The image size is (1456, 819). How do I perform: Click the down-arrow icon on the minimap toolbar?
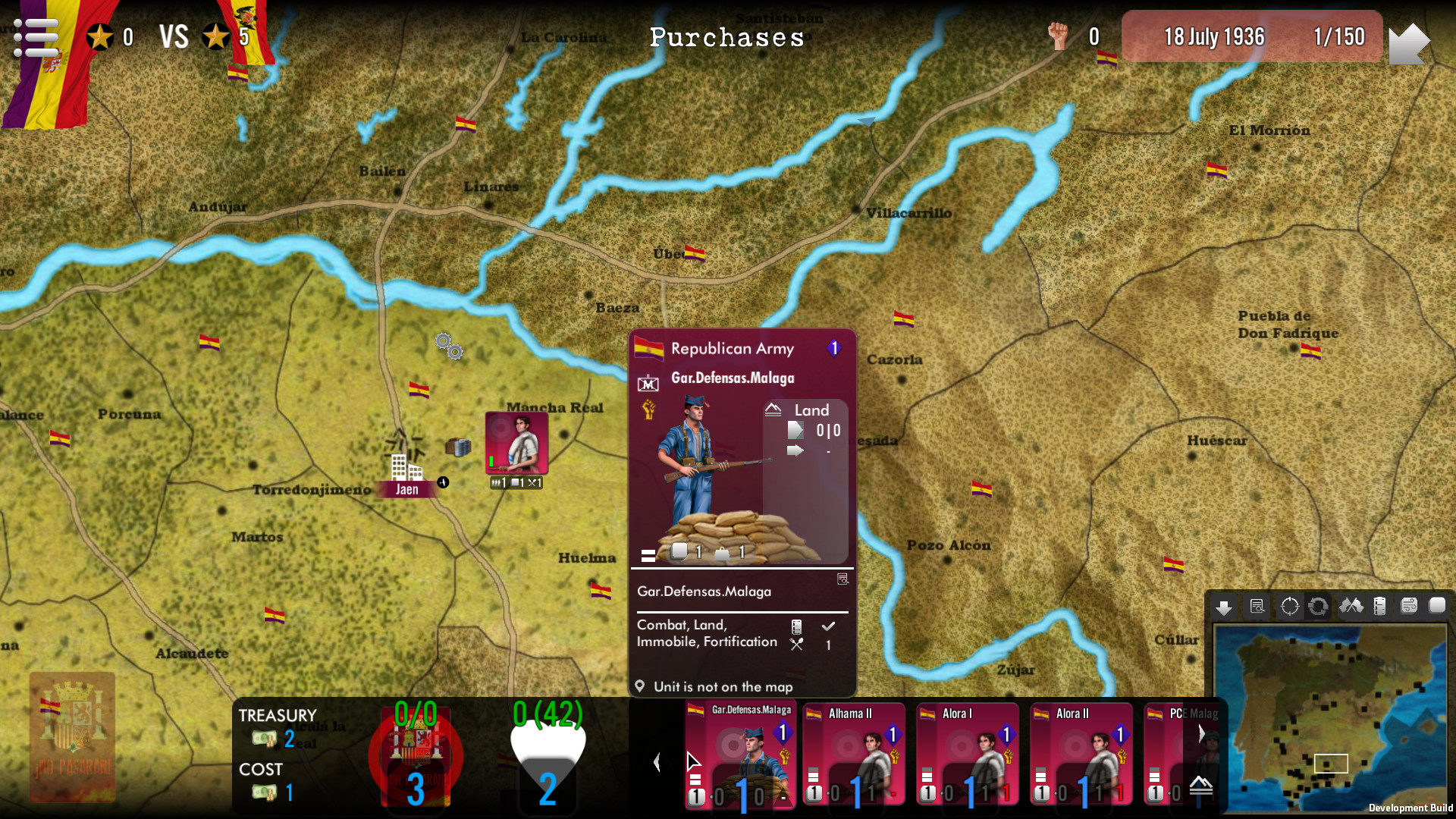[x=1225, y=606]
